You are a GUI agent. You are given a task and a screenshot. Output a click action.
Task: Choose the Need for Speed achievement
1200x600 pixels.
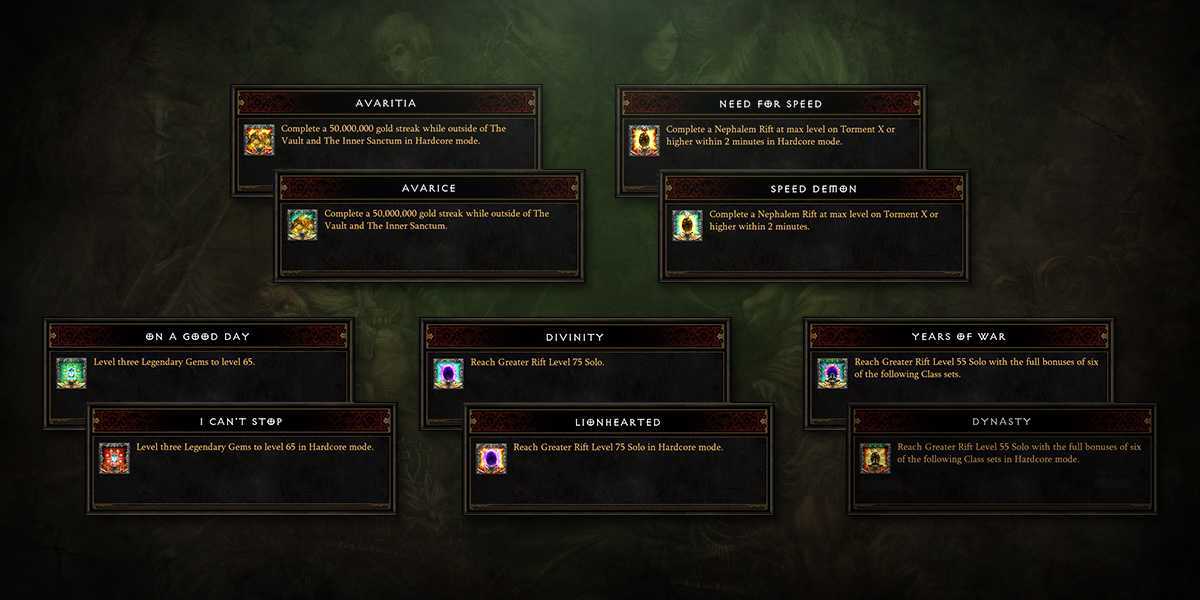(770, 104)
